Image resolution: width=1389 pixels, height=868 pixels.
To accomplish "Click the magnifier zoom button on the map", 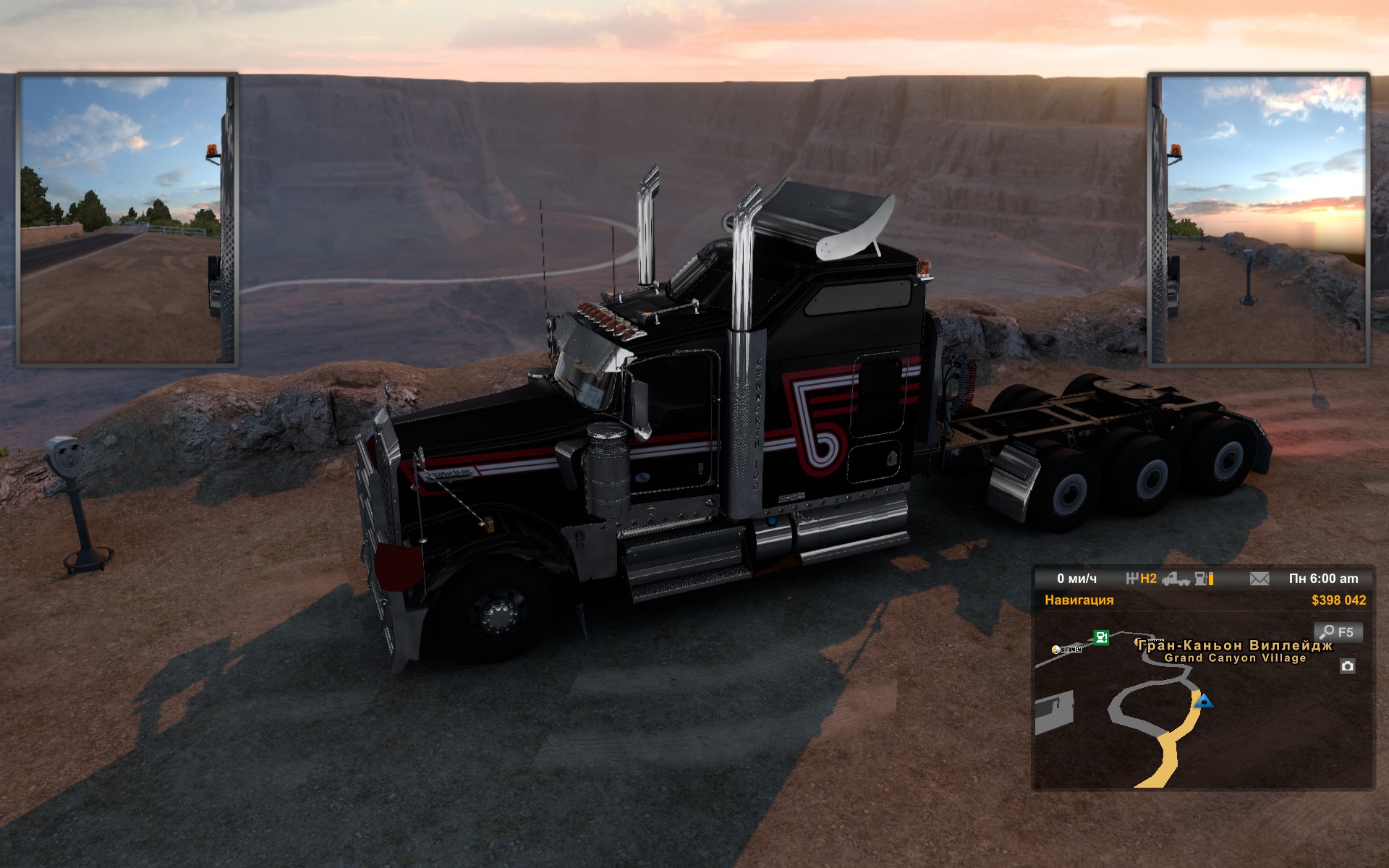I will tap(1338, 632).
